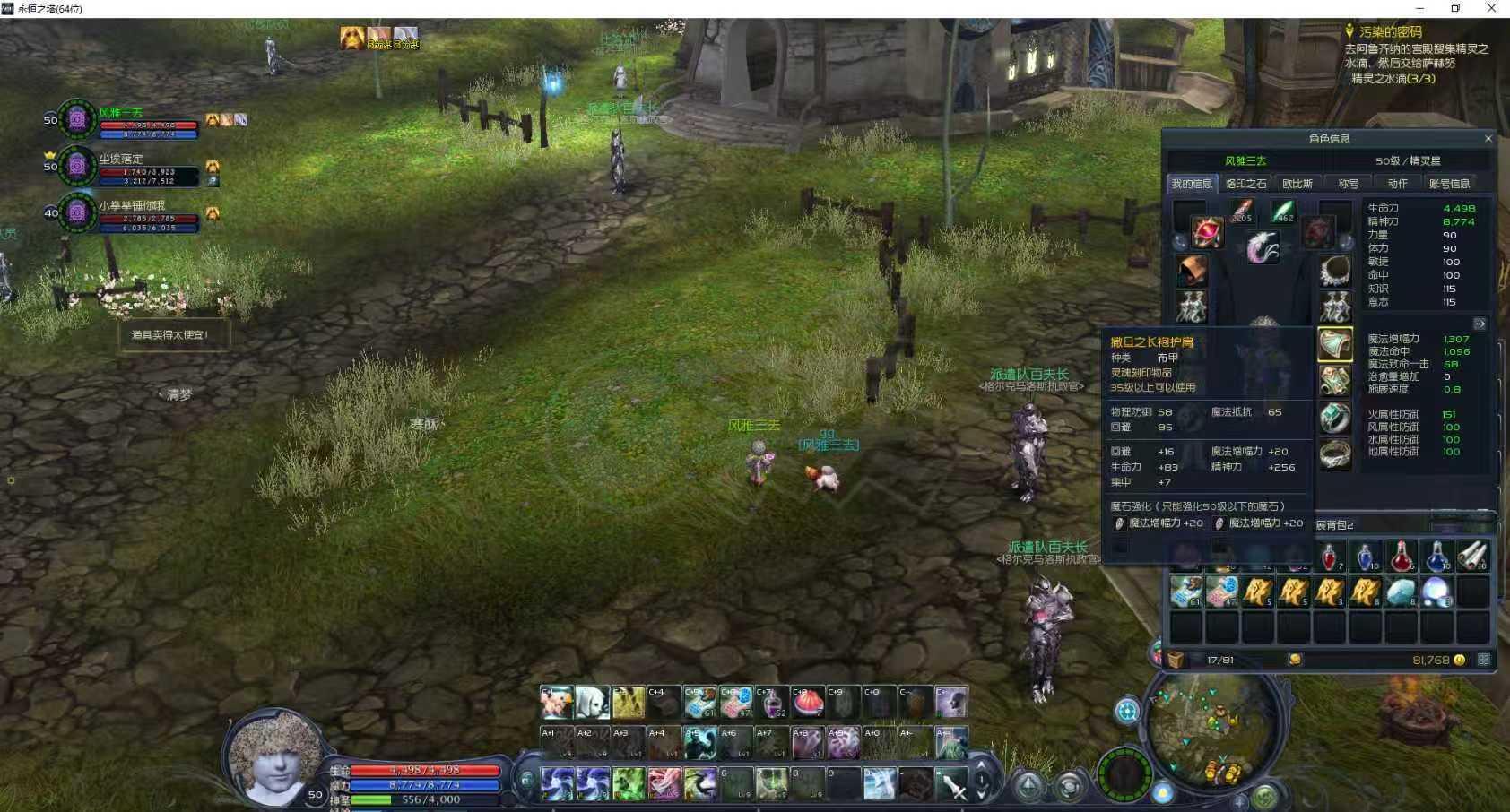This screenshot has height=812, width=1510.
Task: Click the emerald ring equipment slot
Action: pyautogui.click(x=1334, y=418)
